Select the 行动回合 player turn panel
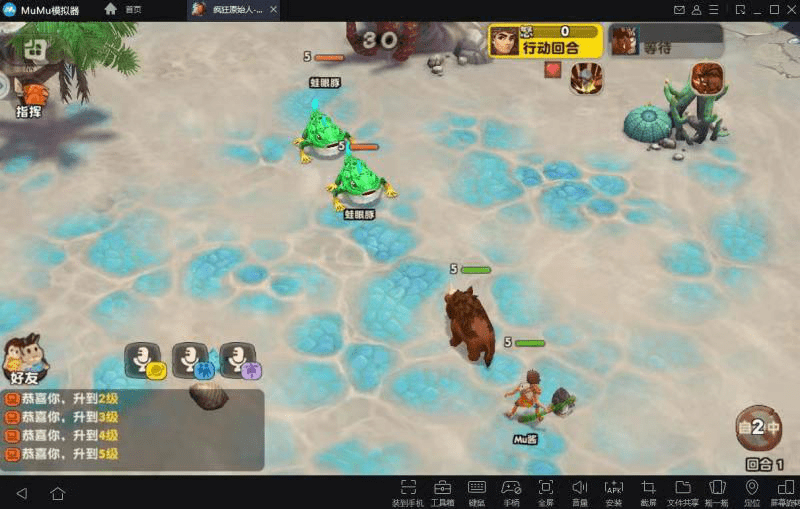This screenshot has width=800, height=509. coord(545,40)
